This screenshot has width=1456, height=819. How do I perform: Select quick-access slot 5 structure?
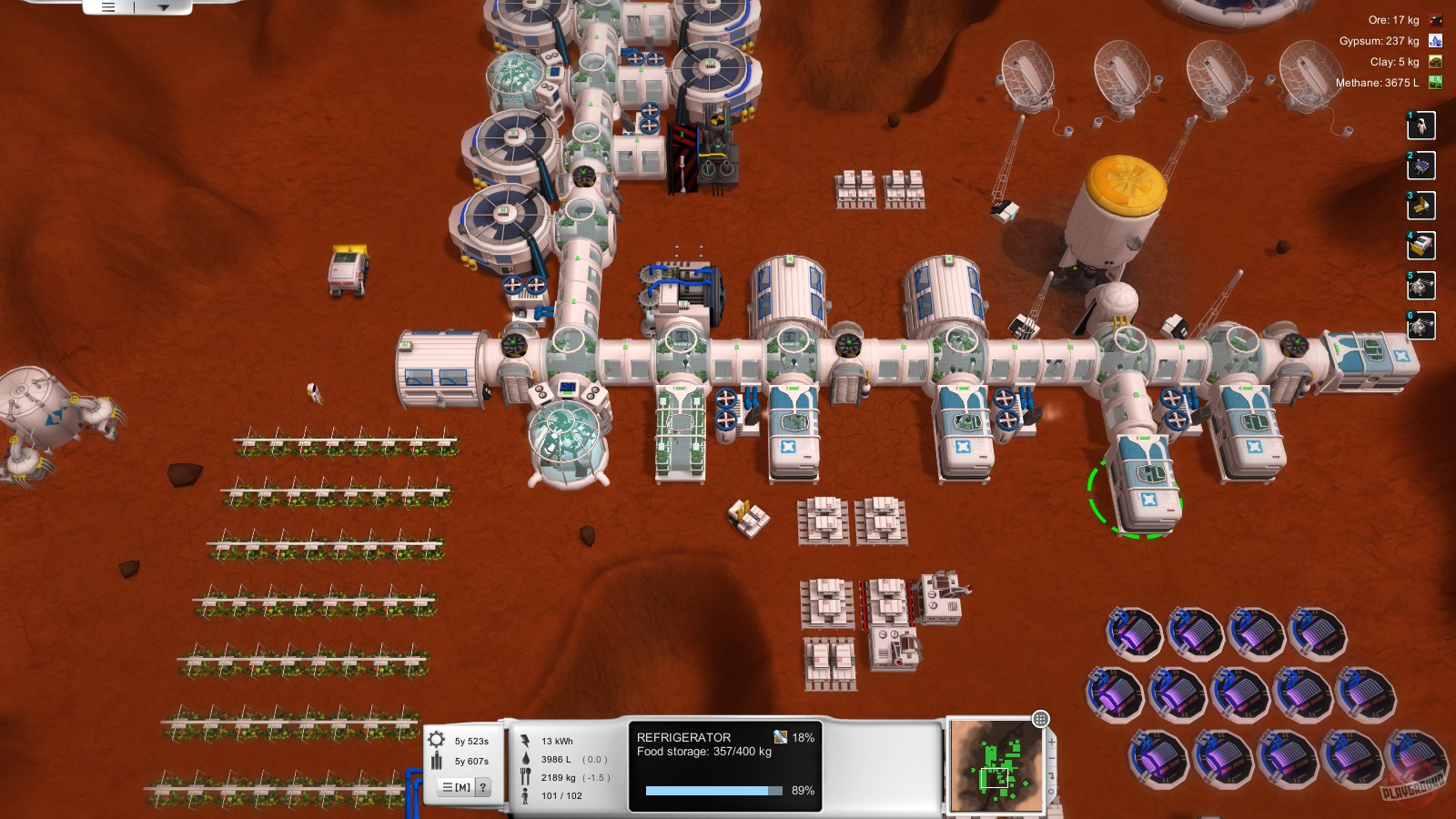pyautogui.click(x=1420, y=286)
